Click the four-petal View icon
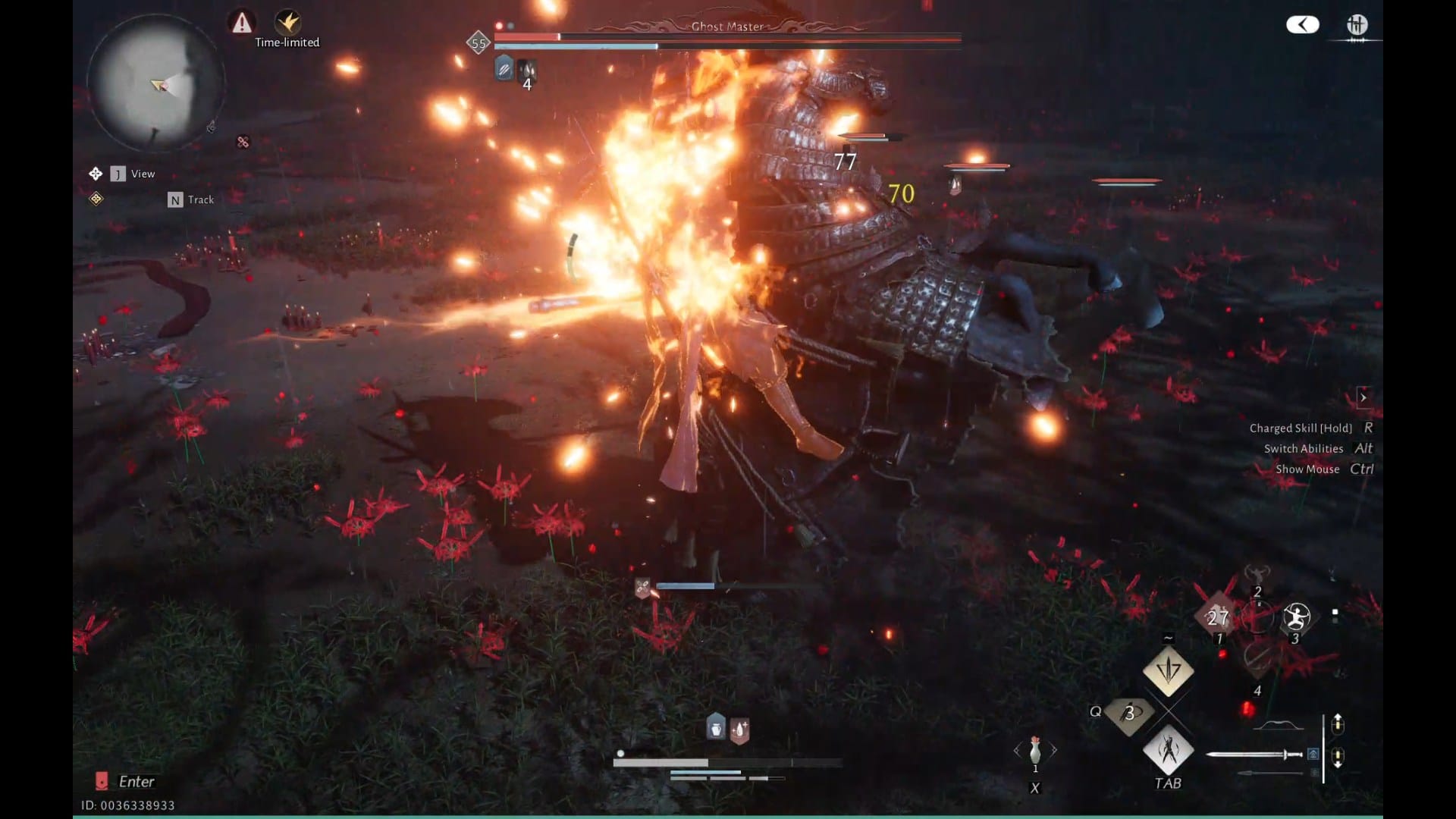This screenshot has height=819, width=1456. (x=96, y=174)
